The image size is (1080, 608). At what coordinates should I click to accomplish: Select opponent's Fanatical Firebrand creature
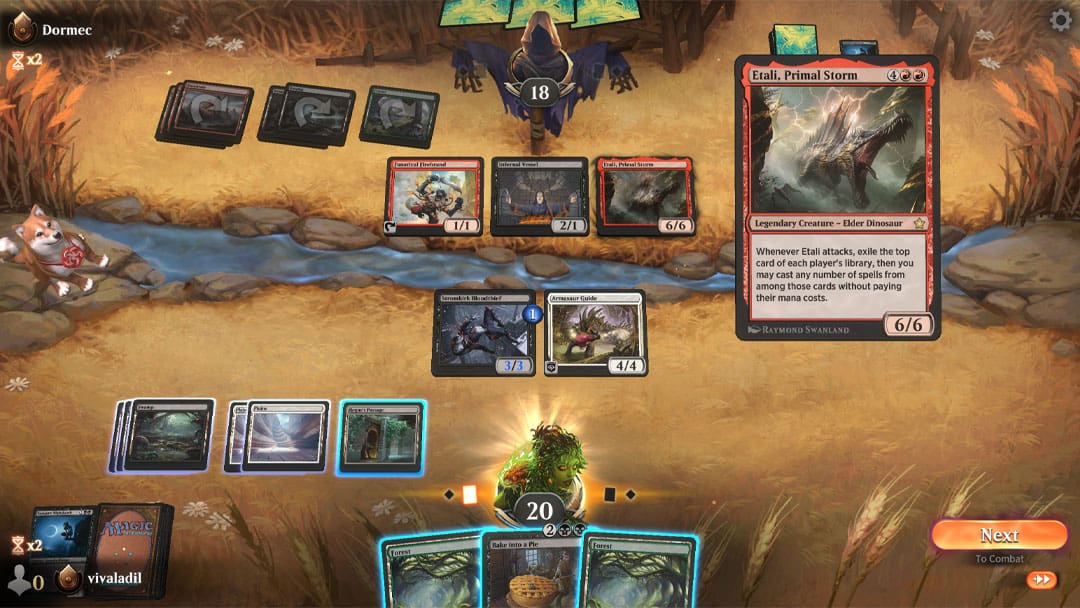[x=435, y=196]
